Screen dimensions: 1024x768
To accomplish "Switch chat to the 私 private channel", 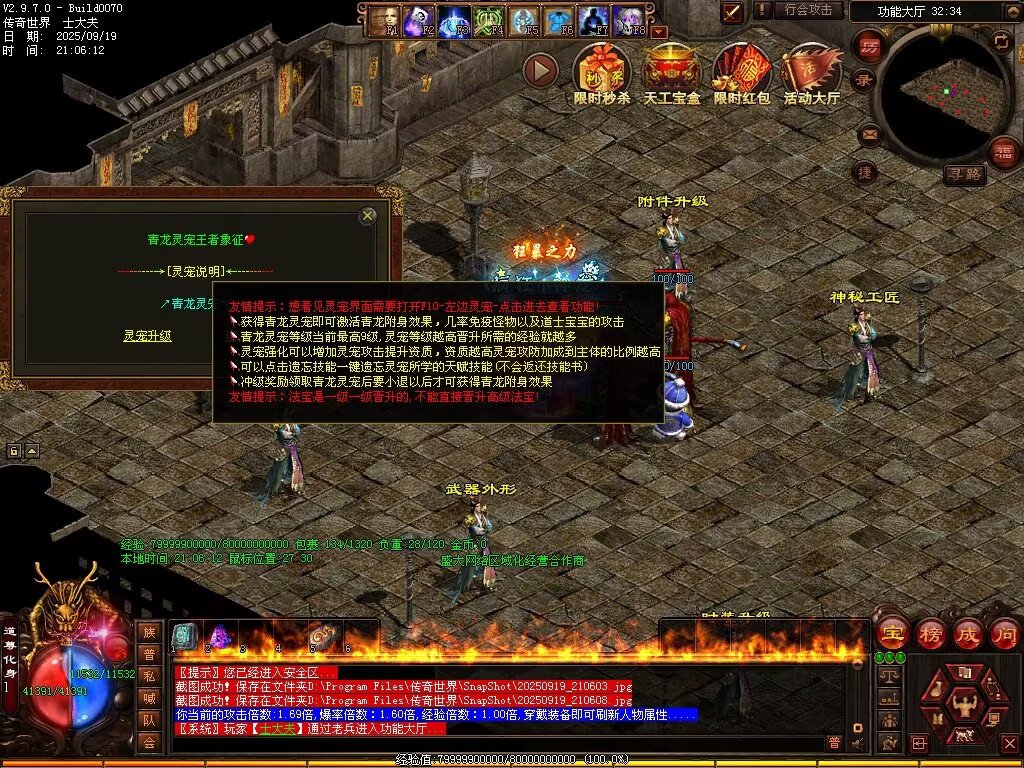I will pos(149,676).
